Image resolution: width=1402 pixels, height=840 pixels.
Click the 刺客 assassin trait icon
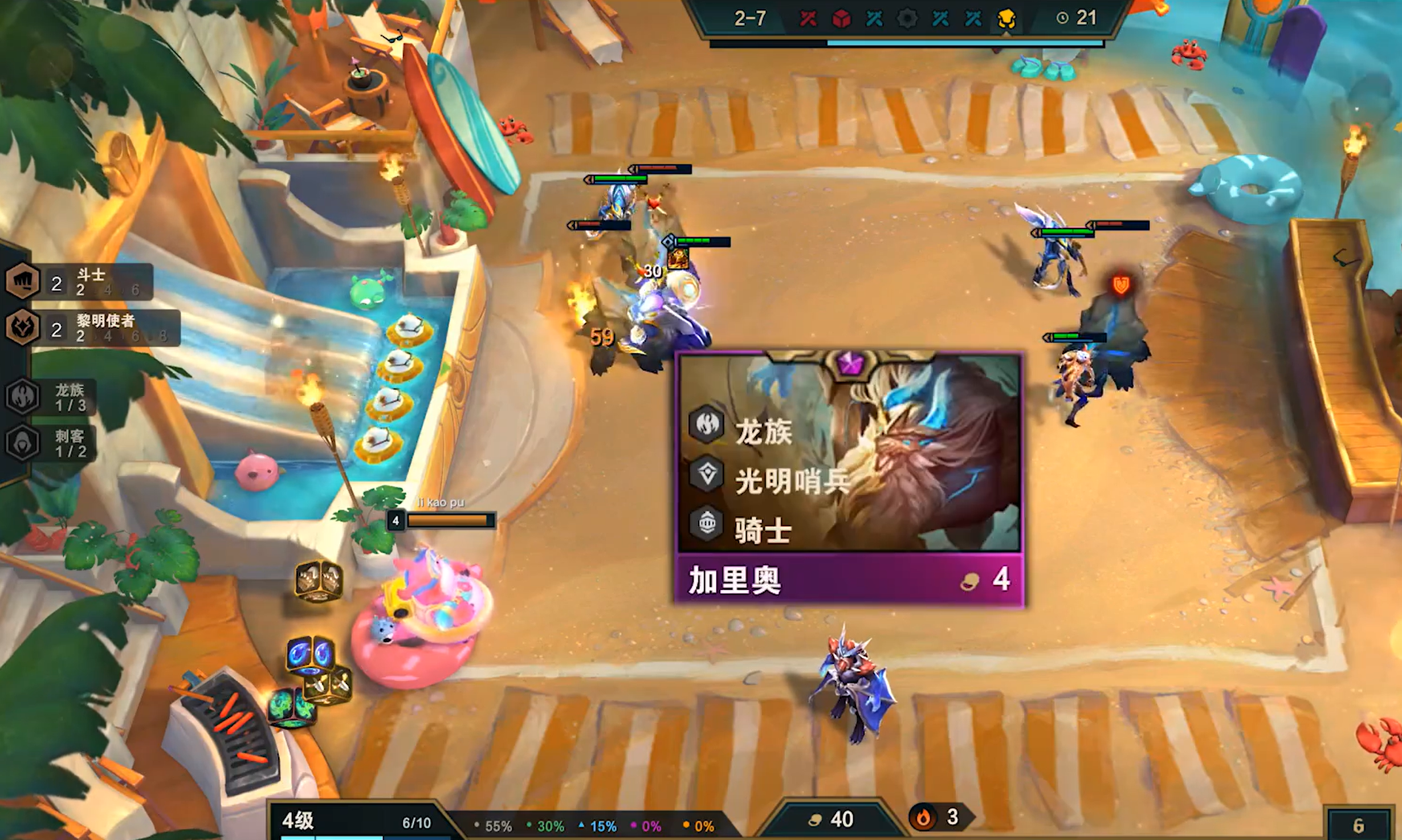pyautogui.click(x=23, y=442)
